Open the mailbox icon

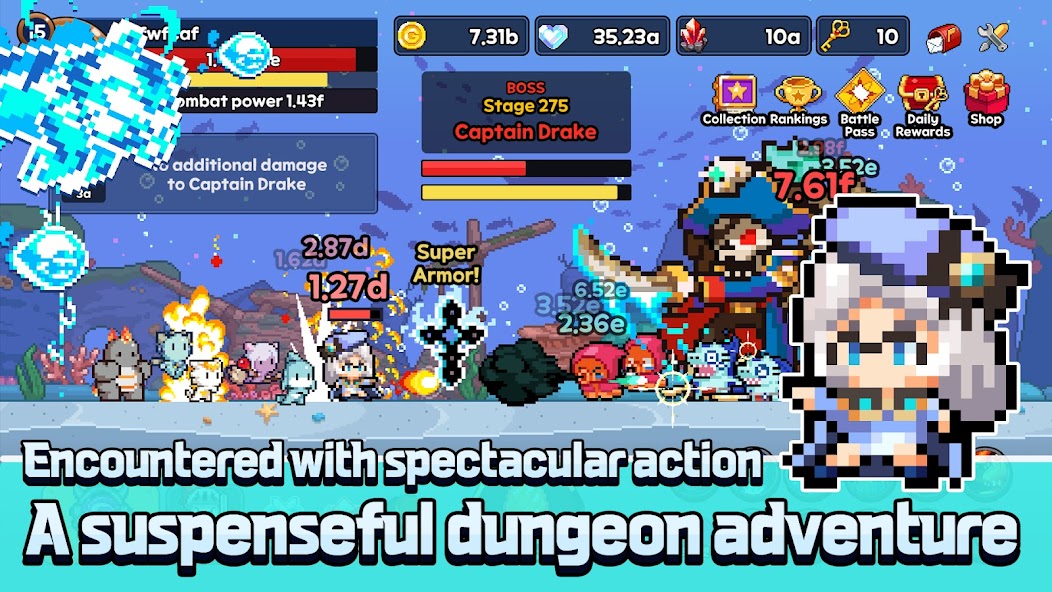coord(942,38)
